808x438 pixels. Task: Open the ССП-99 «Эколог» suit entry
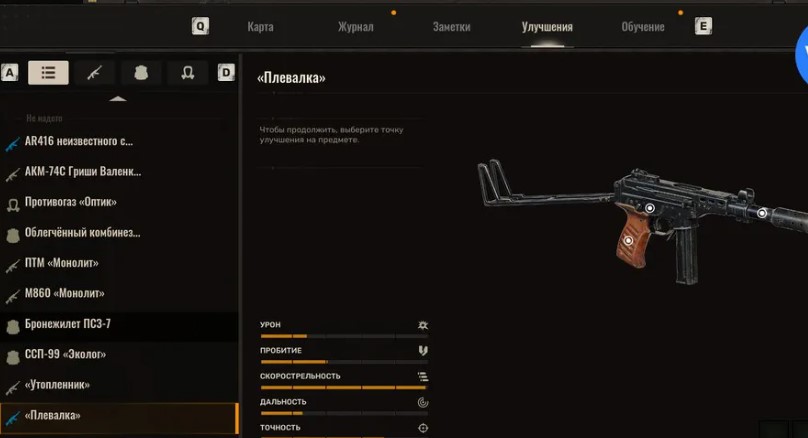coord(65,355)
